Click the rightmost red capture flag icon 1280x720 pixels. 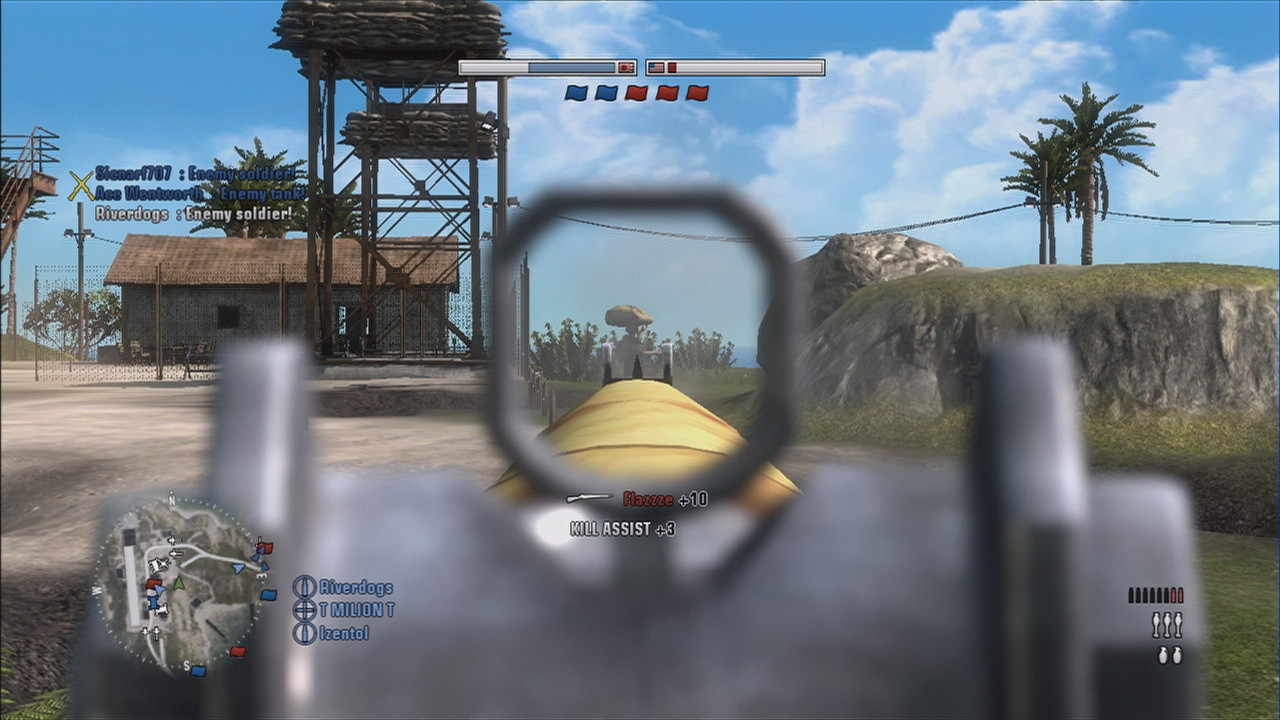(x=699, y=93)
